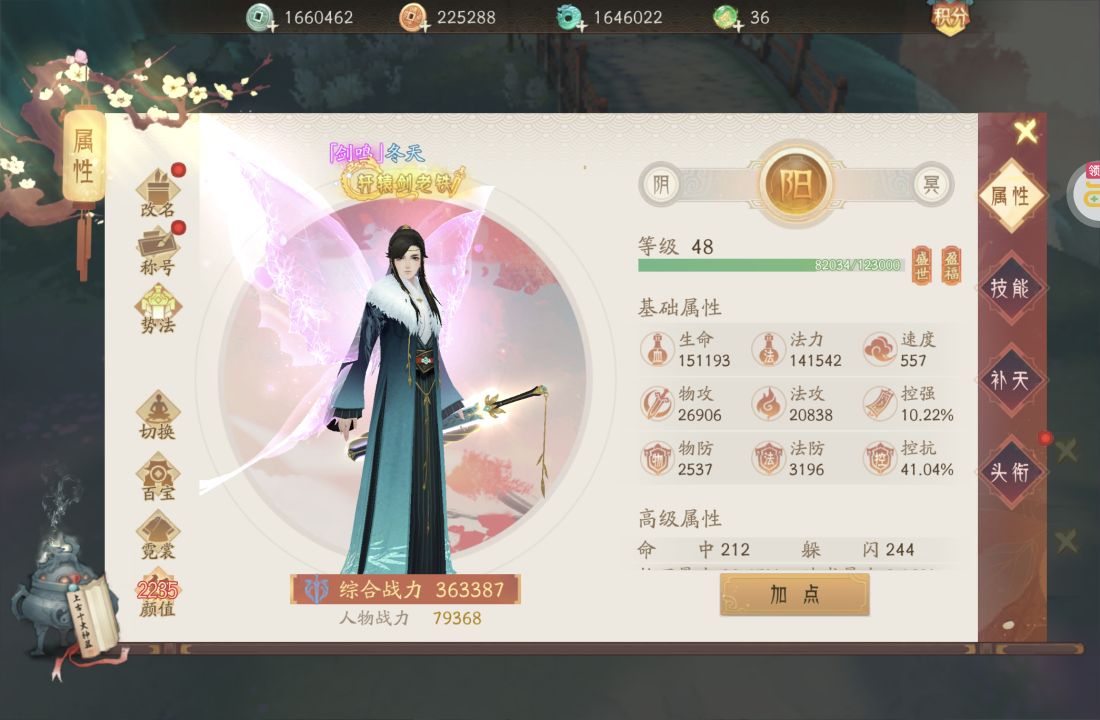Select the 属性 attributes tab
The width and height of the screenshot is (1100, 720).
(1010, 196)
